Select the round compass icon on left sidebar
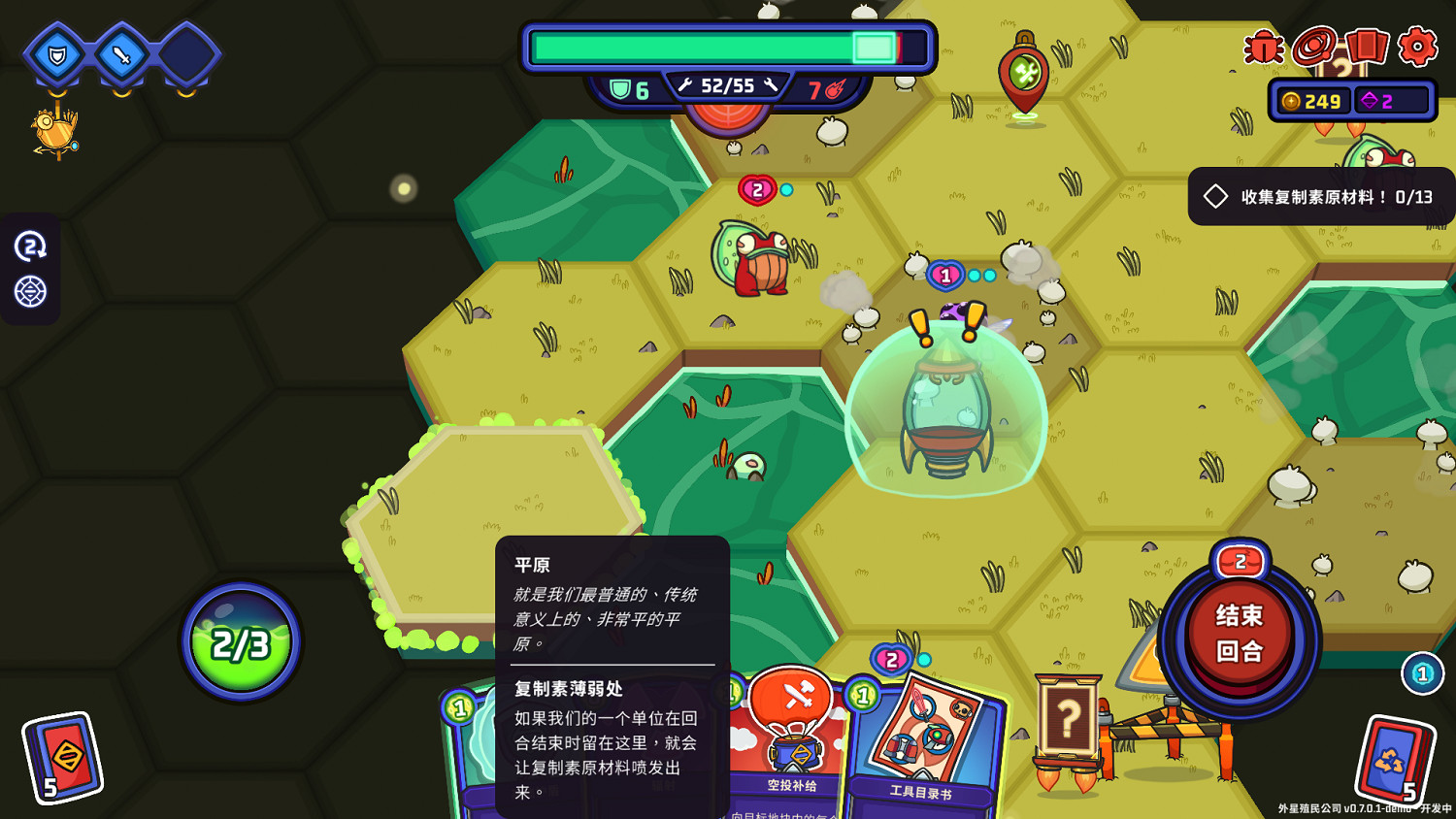Screen dimensions: 1456x819 pos(31,289)
